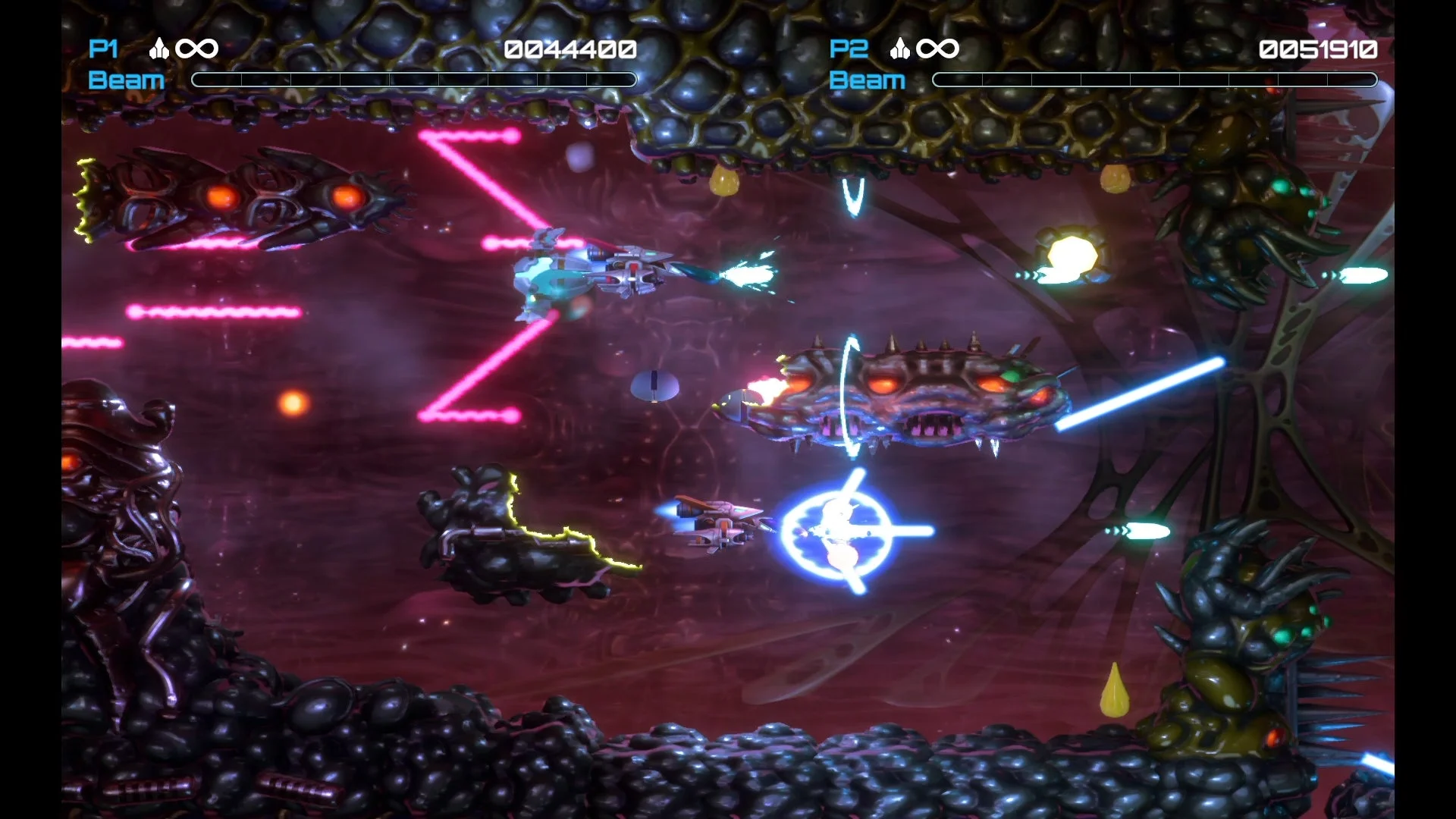The height and width of the screenshot is (819, 1456).
Task: Click the P1 Beam charge gauge bar
Action: coord(414,79)
